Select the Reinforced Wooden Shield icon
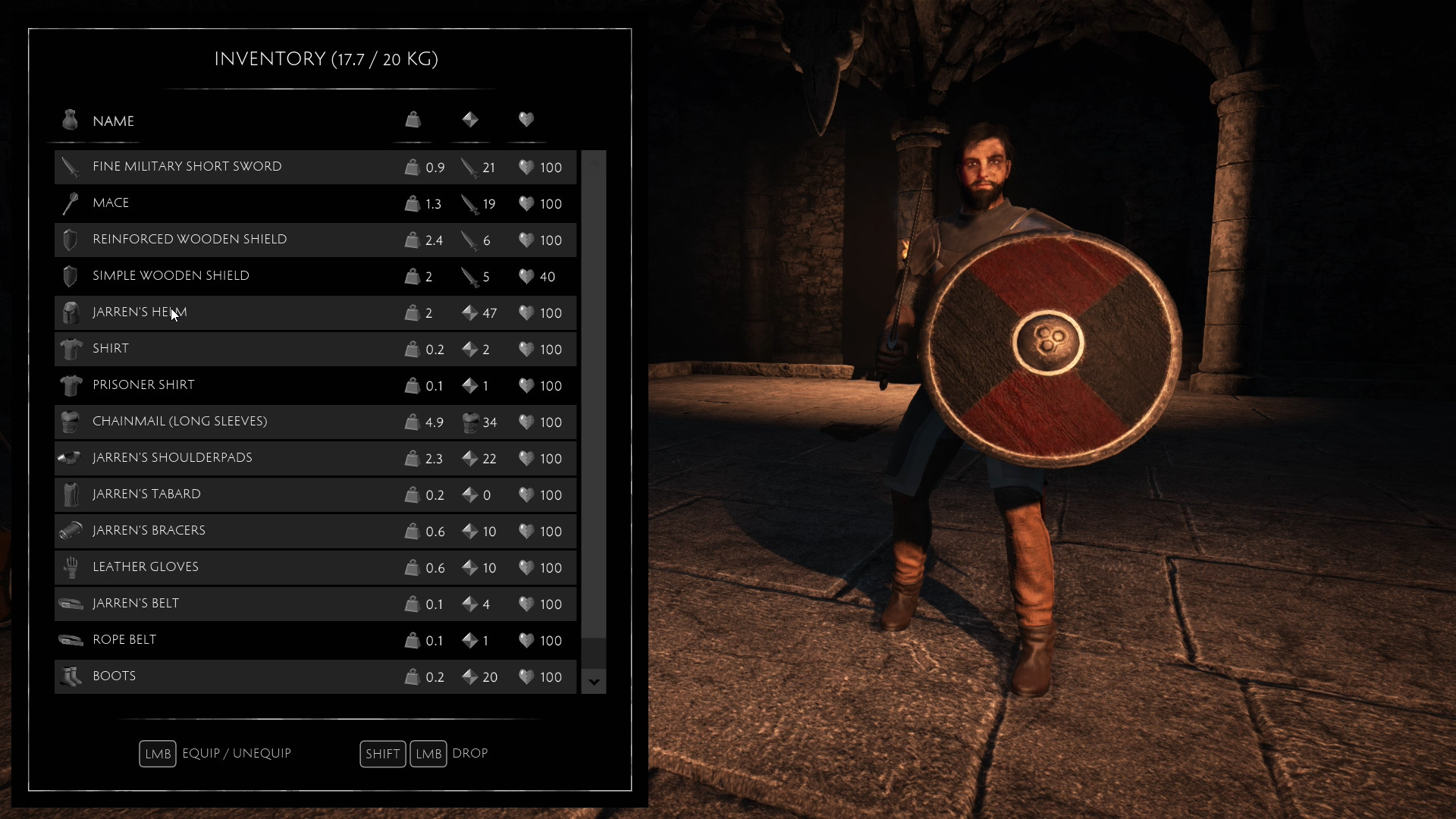Viewport: 1456px width, 819px height. pos(70,240)
